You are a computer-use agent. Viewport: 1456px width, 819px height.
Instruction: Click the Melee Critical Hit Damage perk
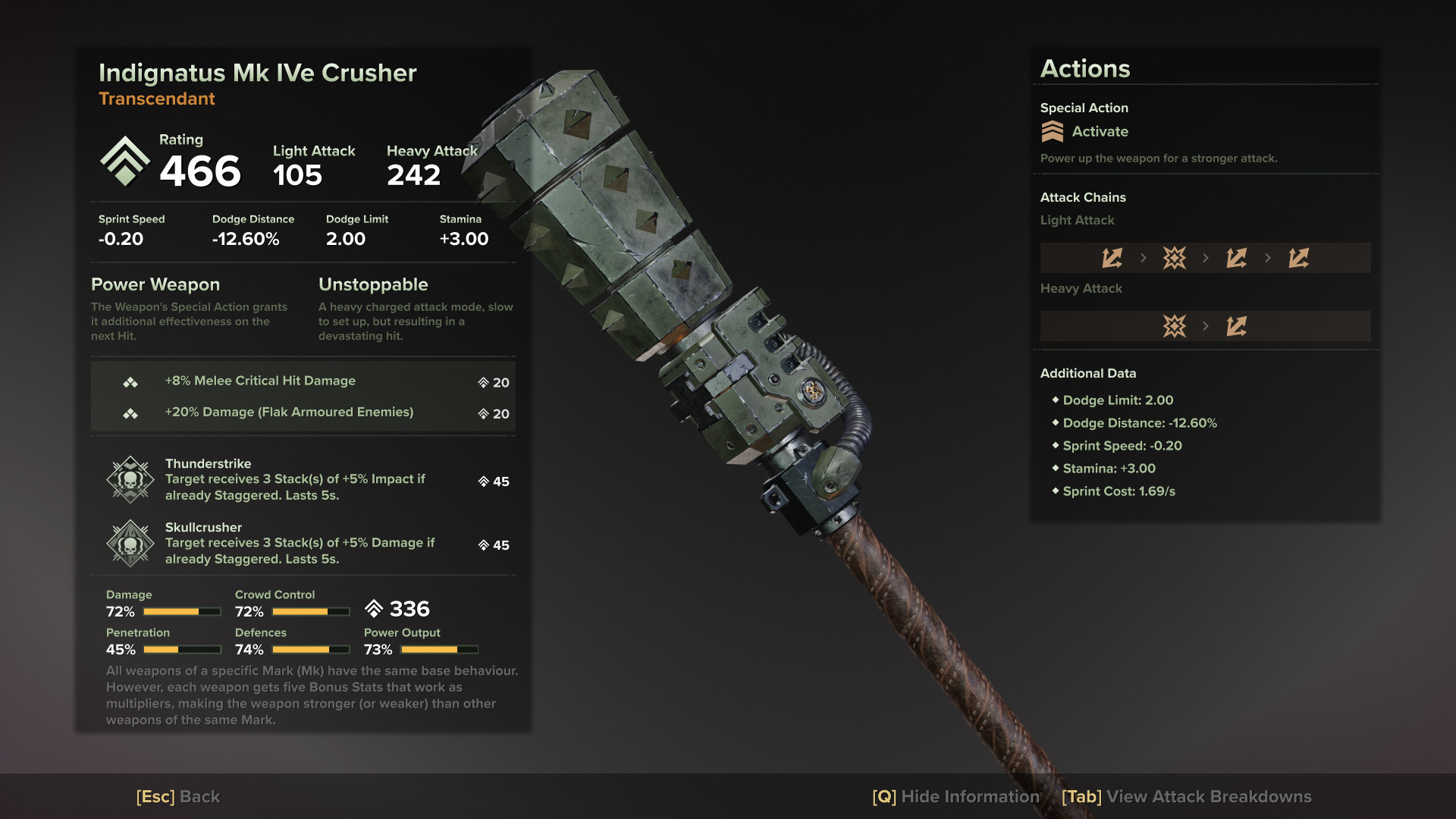[x=303, y=381]
